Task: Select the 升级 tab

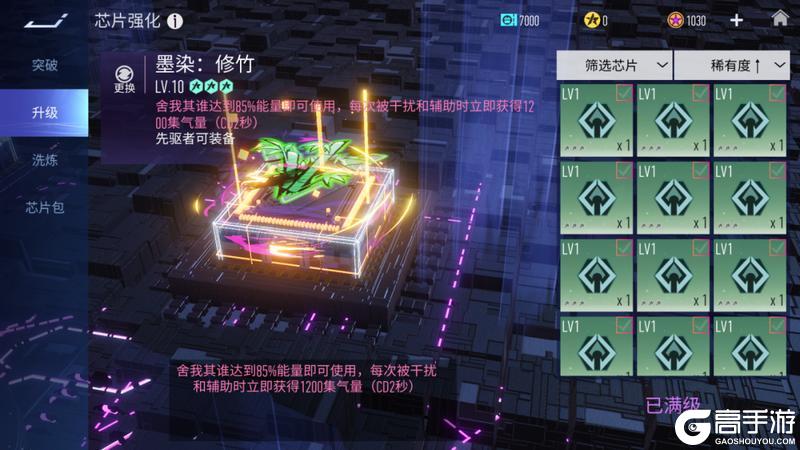Action: point(44,113)
